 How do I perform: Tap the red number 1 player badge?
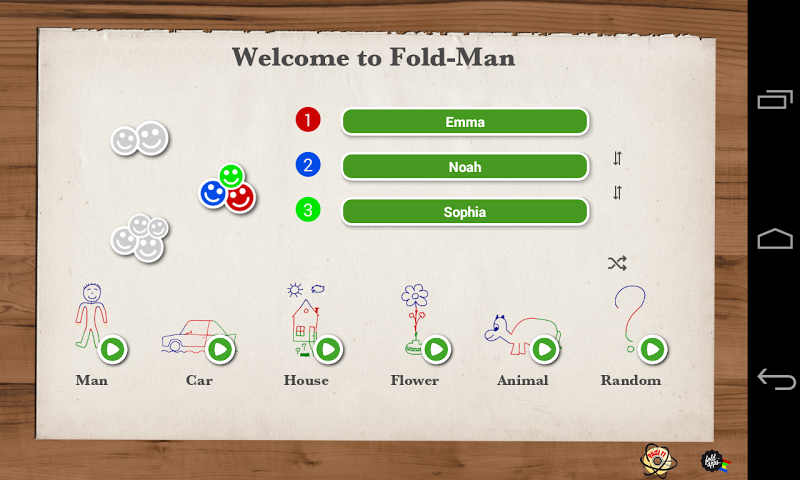click(308, 120)
